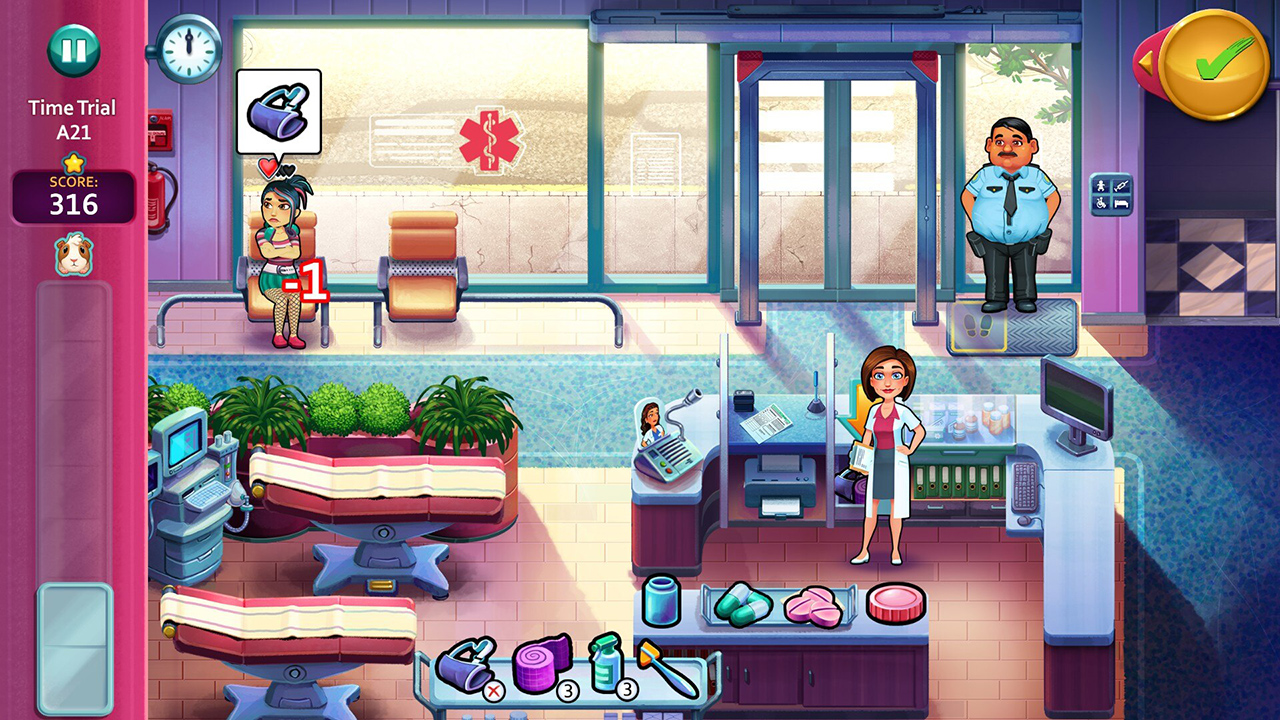Click the guinea pig icon under the score
The image size is (1280, 720).
click(73, 254)
